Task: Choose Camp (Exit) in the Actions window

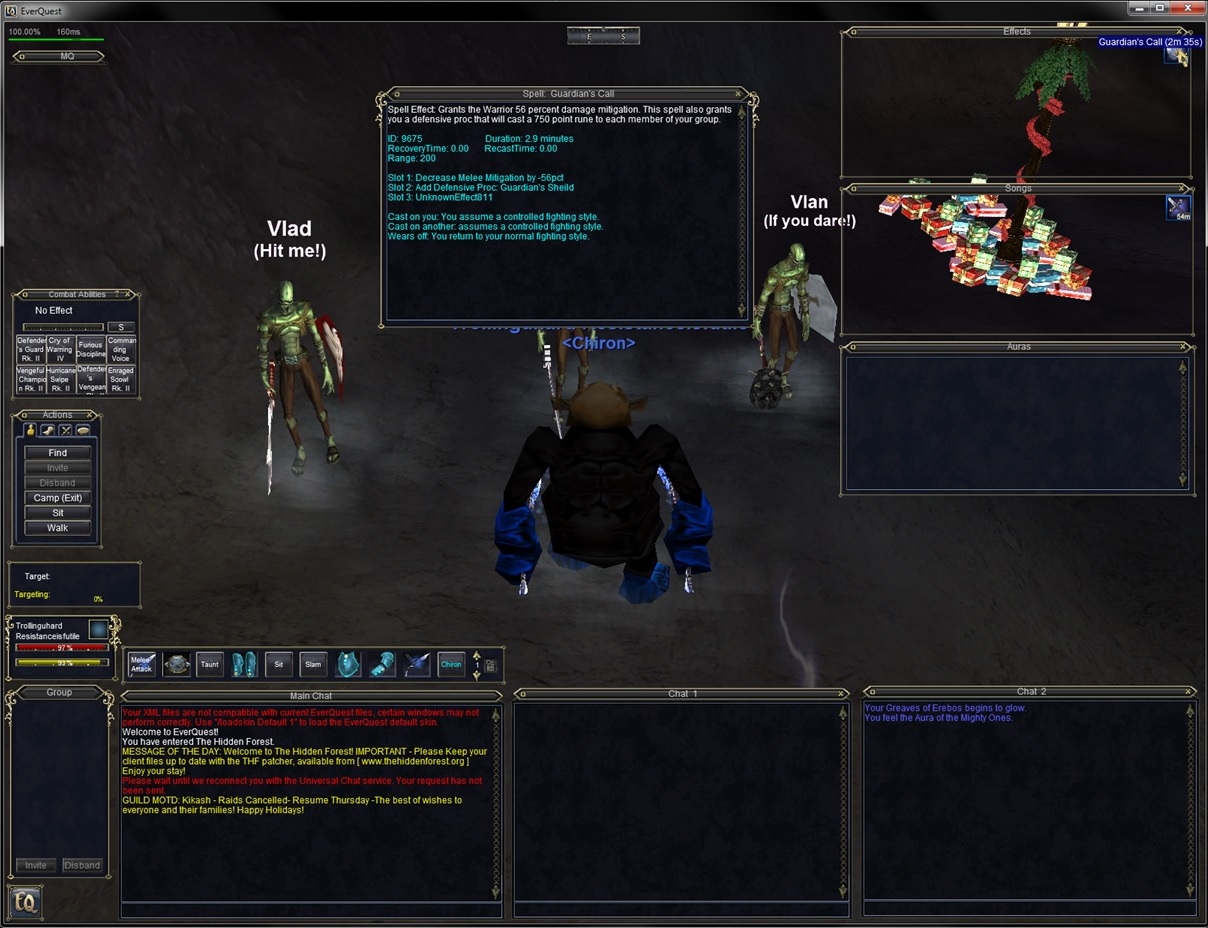Action: pos(57,498)
